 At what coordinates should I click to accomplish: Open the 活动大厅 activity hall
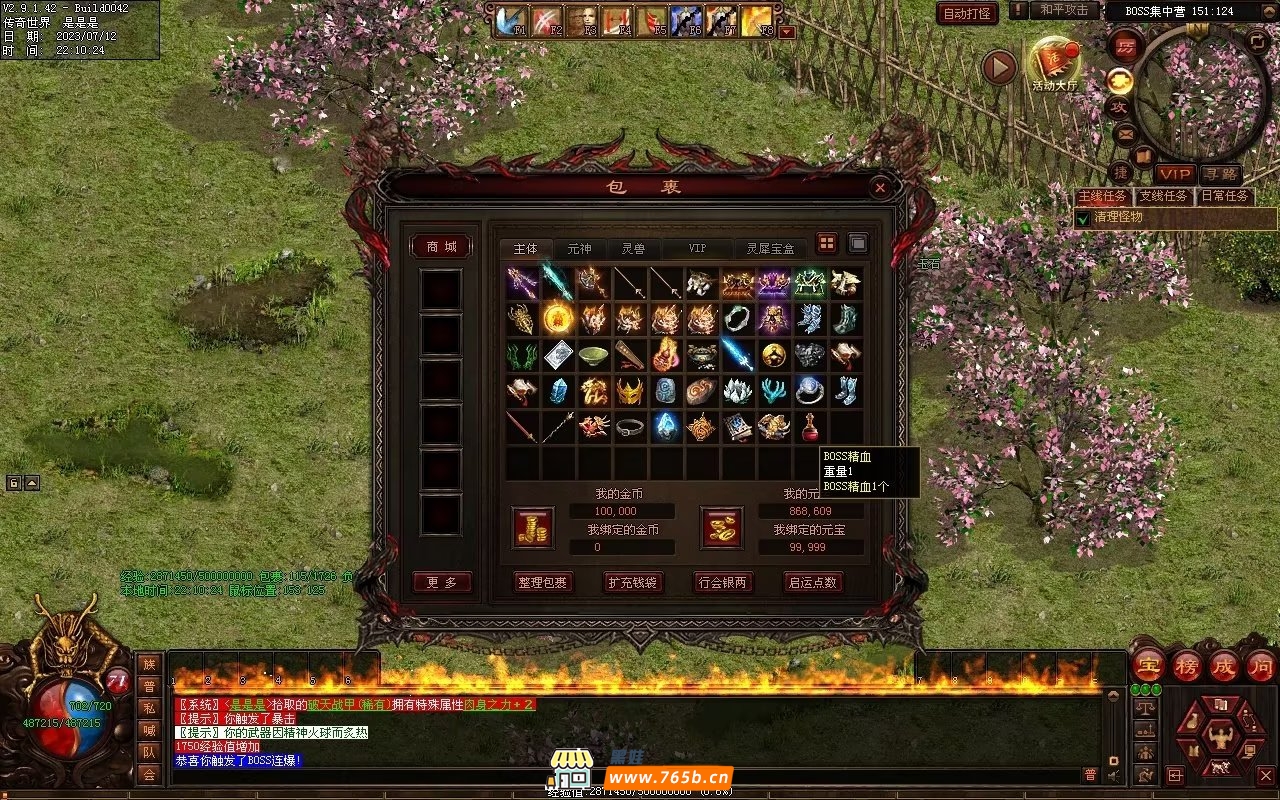(1054, 62)
